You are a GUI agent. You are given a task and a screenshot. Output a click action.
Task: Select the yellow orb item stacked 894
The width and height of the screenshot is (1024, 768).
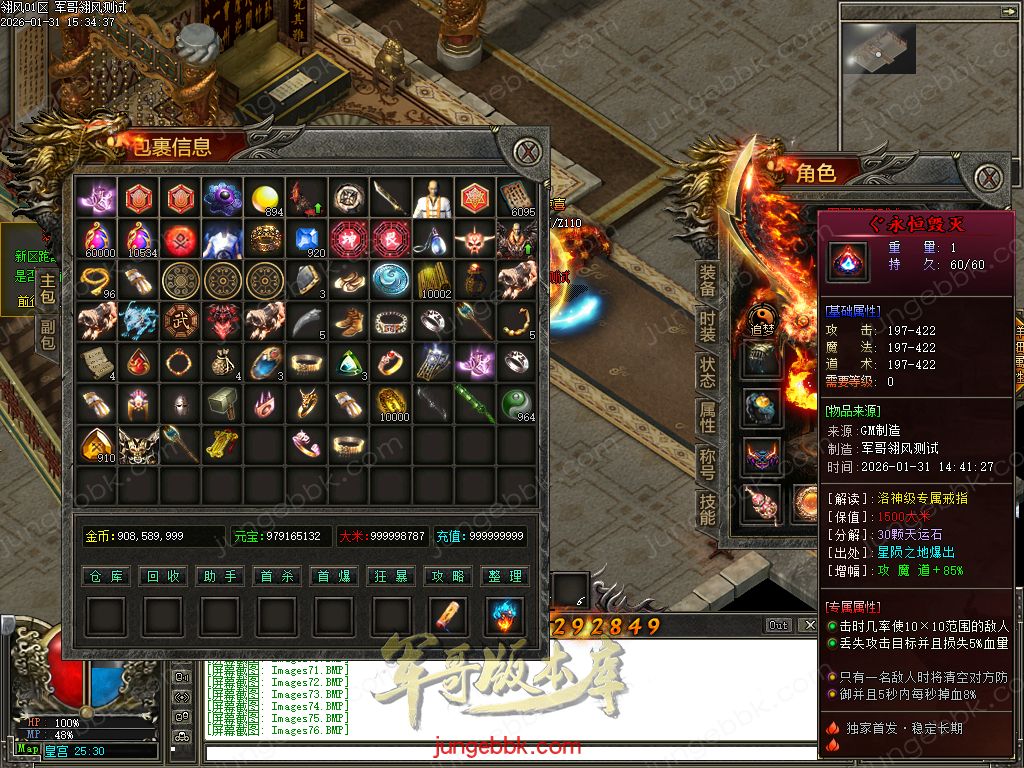point(265,199)
